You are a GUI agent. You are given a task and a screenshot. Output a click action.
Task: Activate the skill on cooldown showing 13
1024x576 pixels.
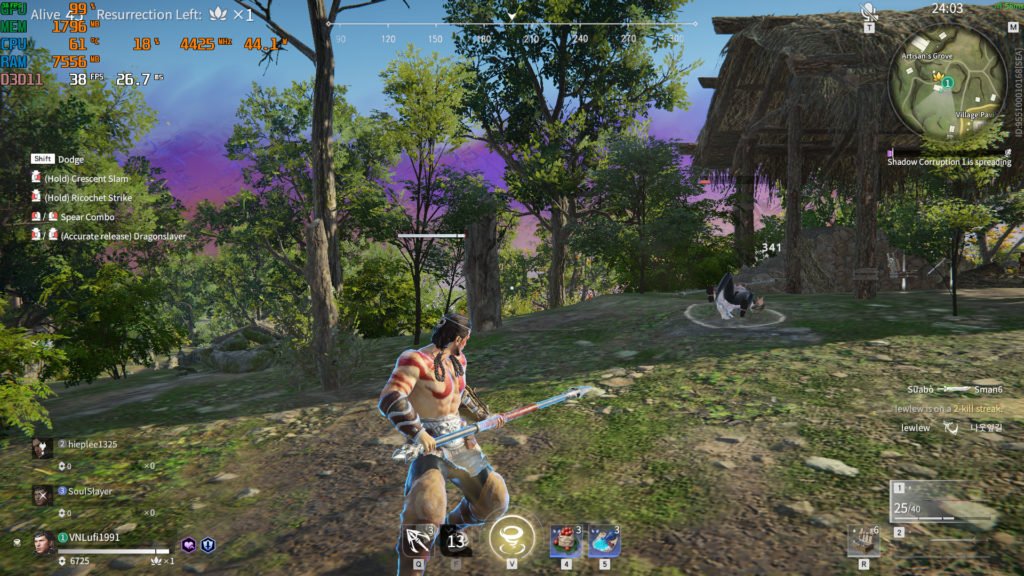click(457, 541)
